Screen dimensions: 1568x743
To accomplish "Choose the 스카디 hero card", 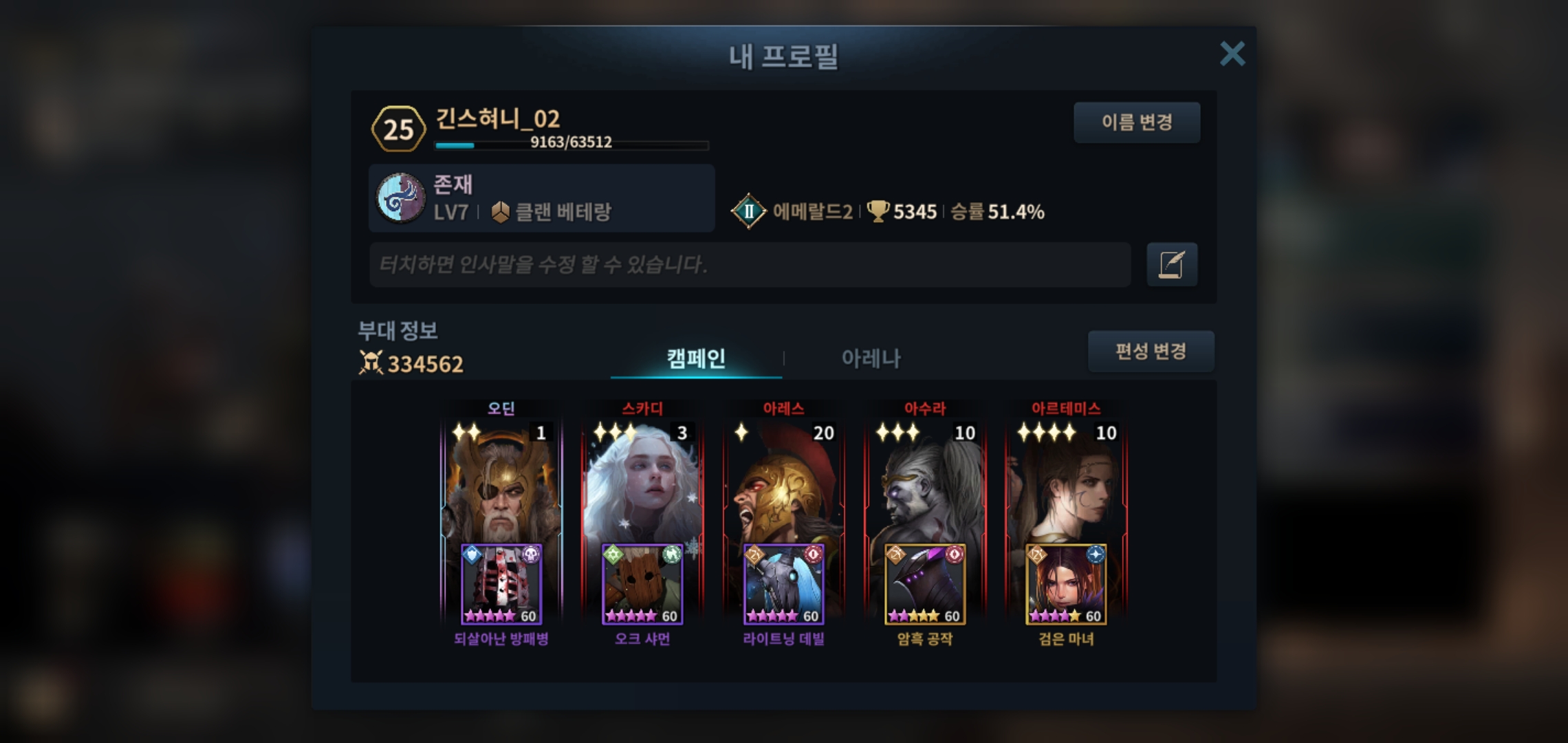I will click(x=642, y=482).
